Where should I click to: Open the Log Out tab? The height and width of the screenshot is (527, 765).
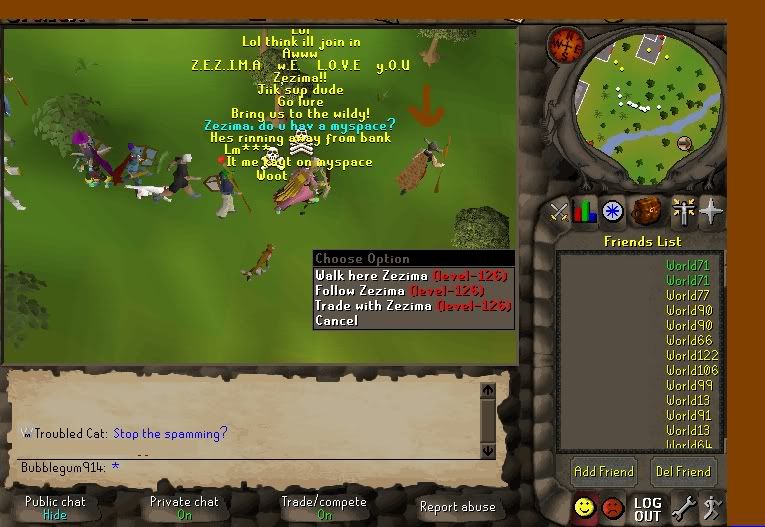coord(647,509)
